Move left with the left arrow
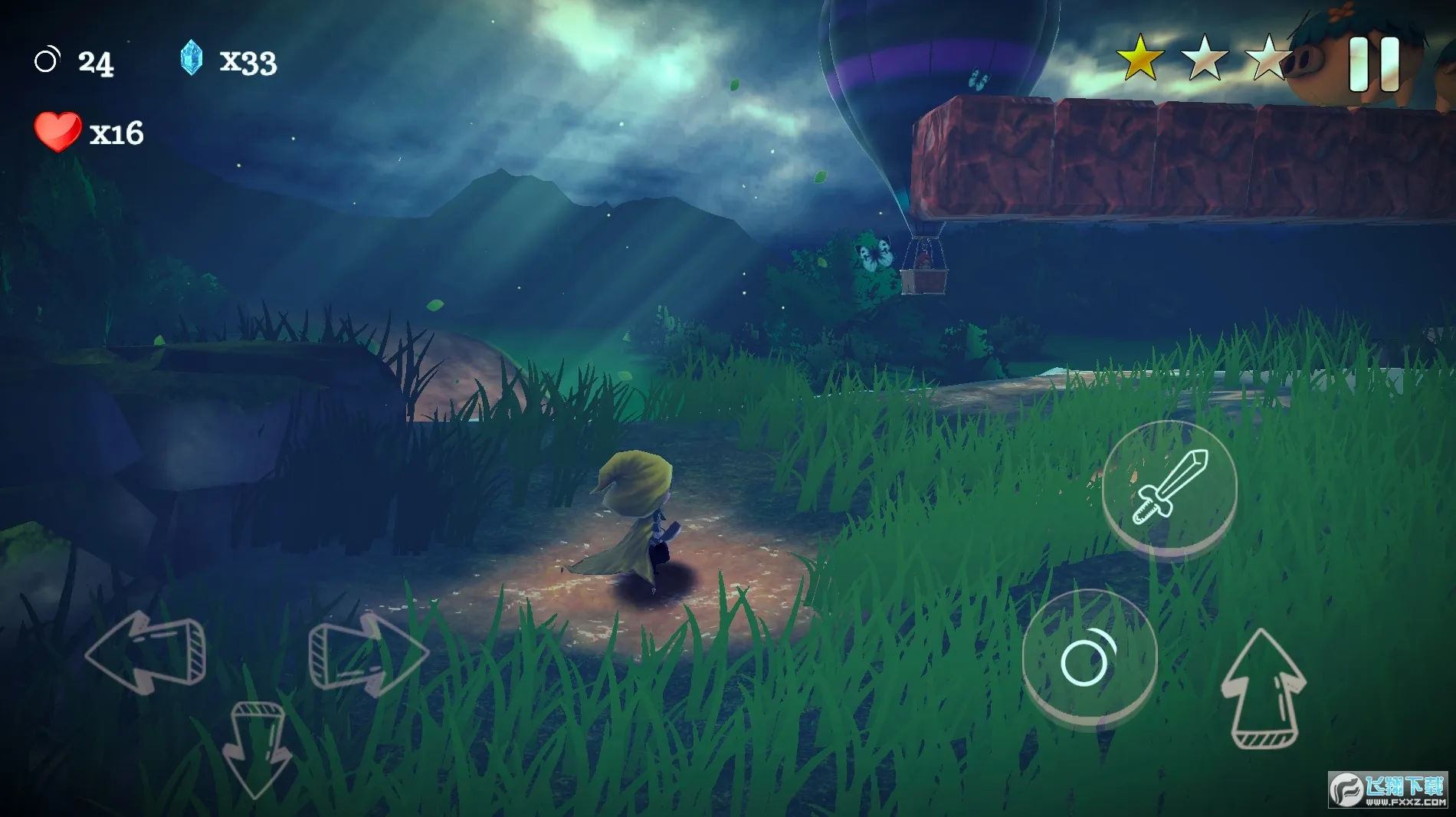 pyautogui.click(x=146, y=652)
